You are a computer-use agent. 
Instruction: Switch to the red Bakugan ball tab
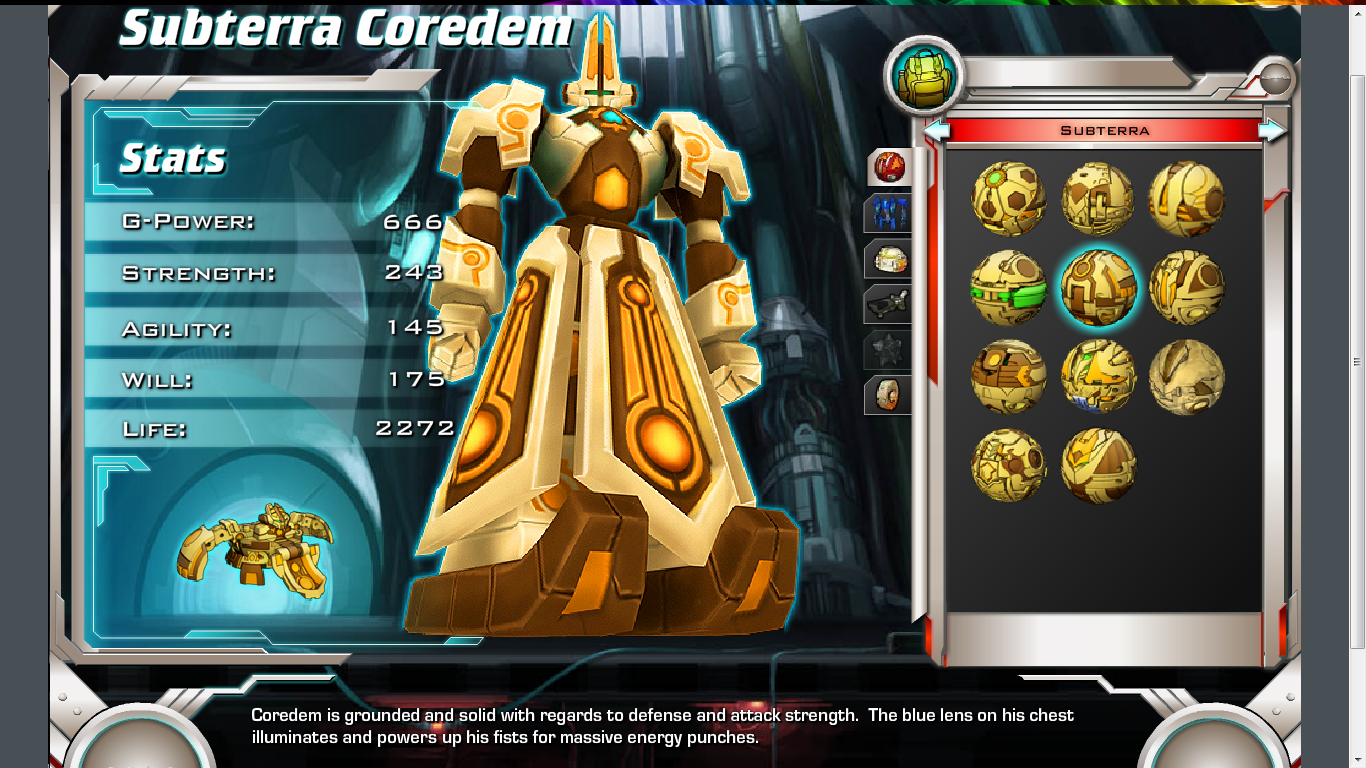pos(888,167)
